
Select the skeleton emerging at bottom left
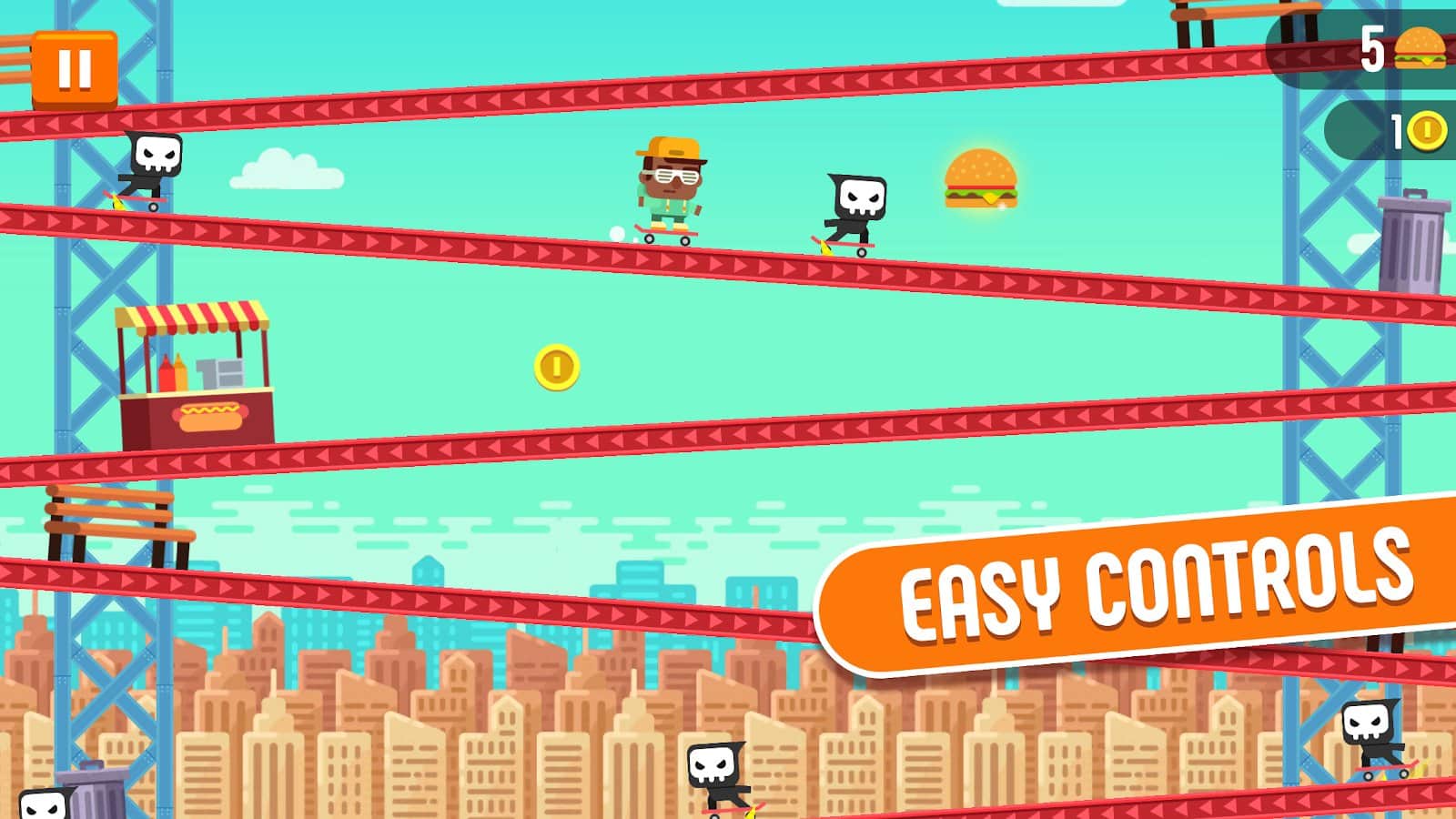pyautogui.click(x=44, y=803)
